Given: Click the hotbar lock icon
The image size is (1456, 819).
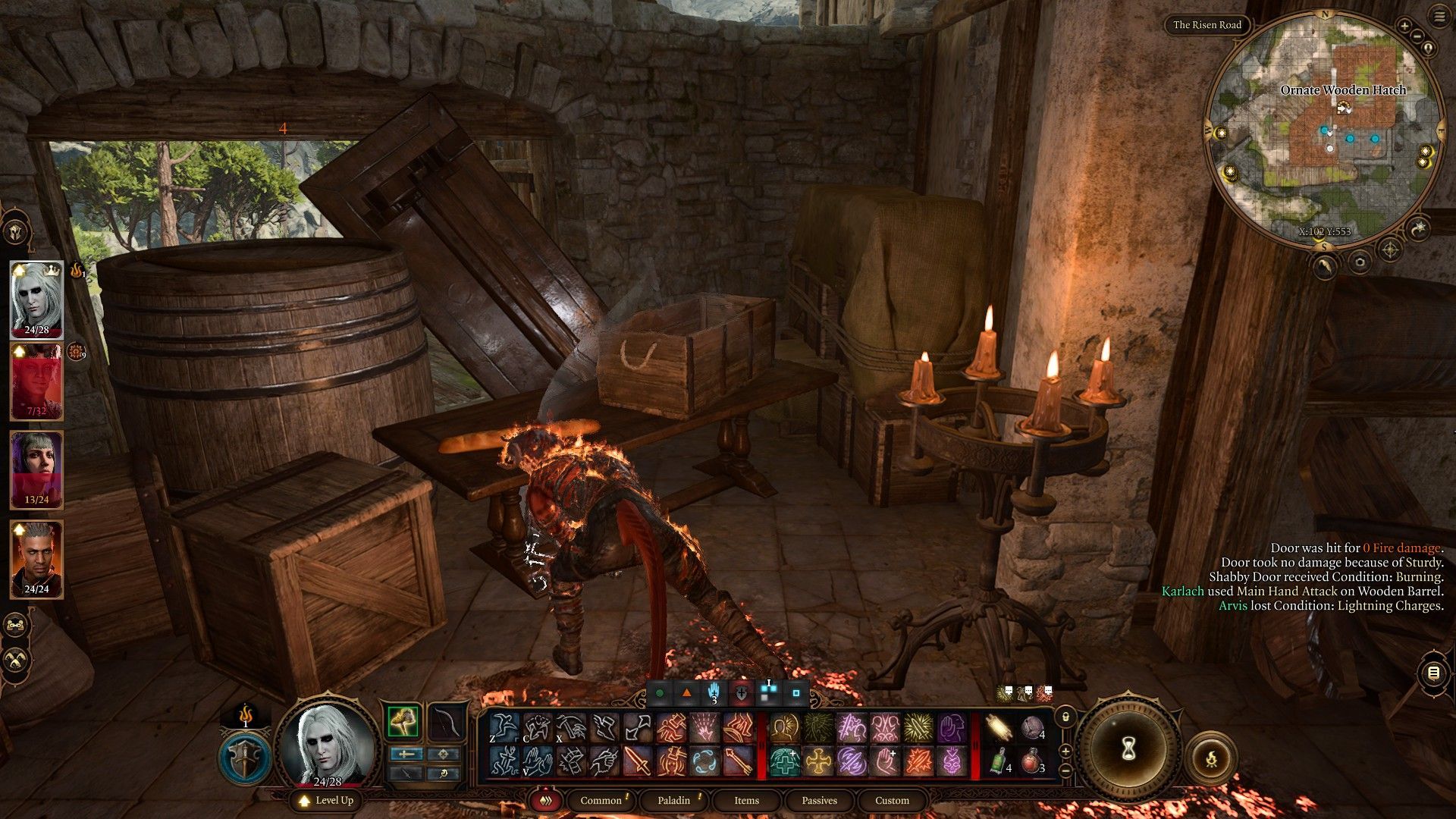Looking at the screenshot, I should click(x=1065, y=717).
